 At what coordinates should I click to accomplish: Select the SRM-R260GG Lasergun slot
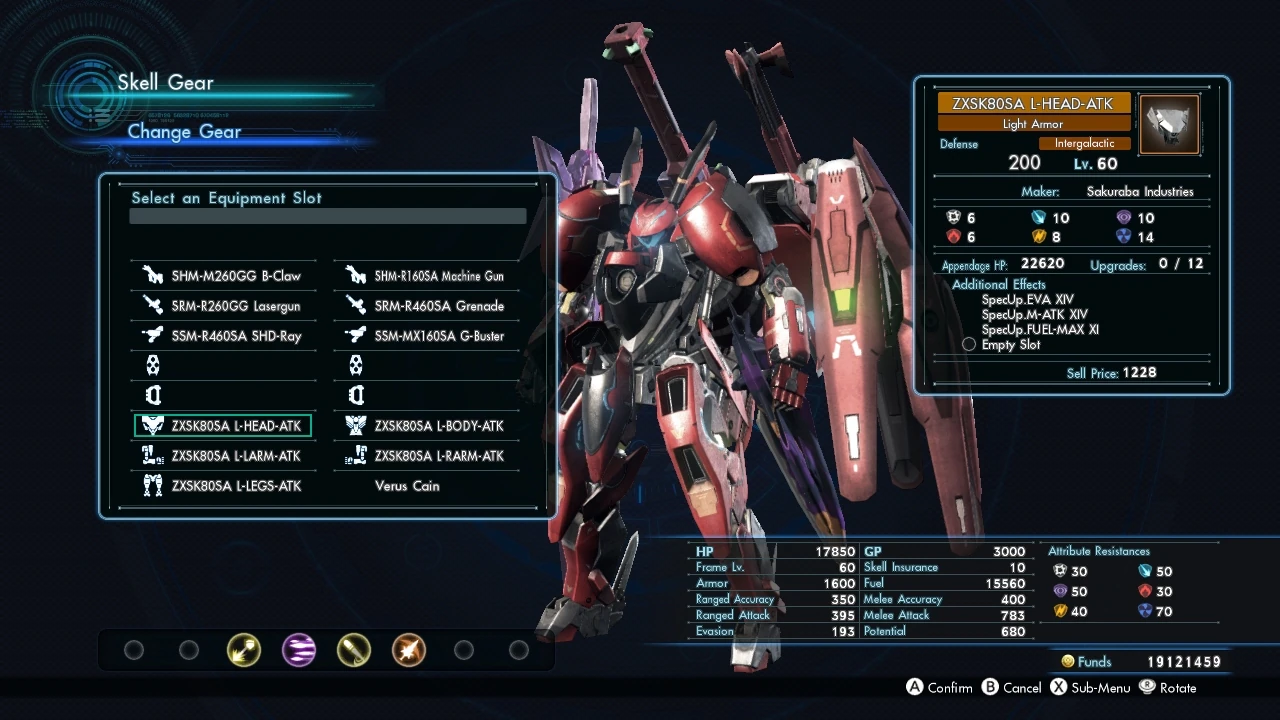point(224,306)
